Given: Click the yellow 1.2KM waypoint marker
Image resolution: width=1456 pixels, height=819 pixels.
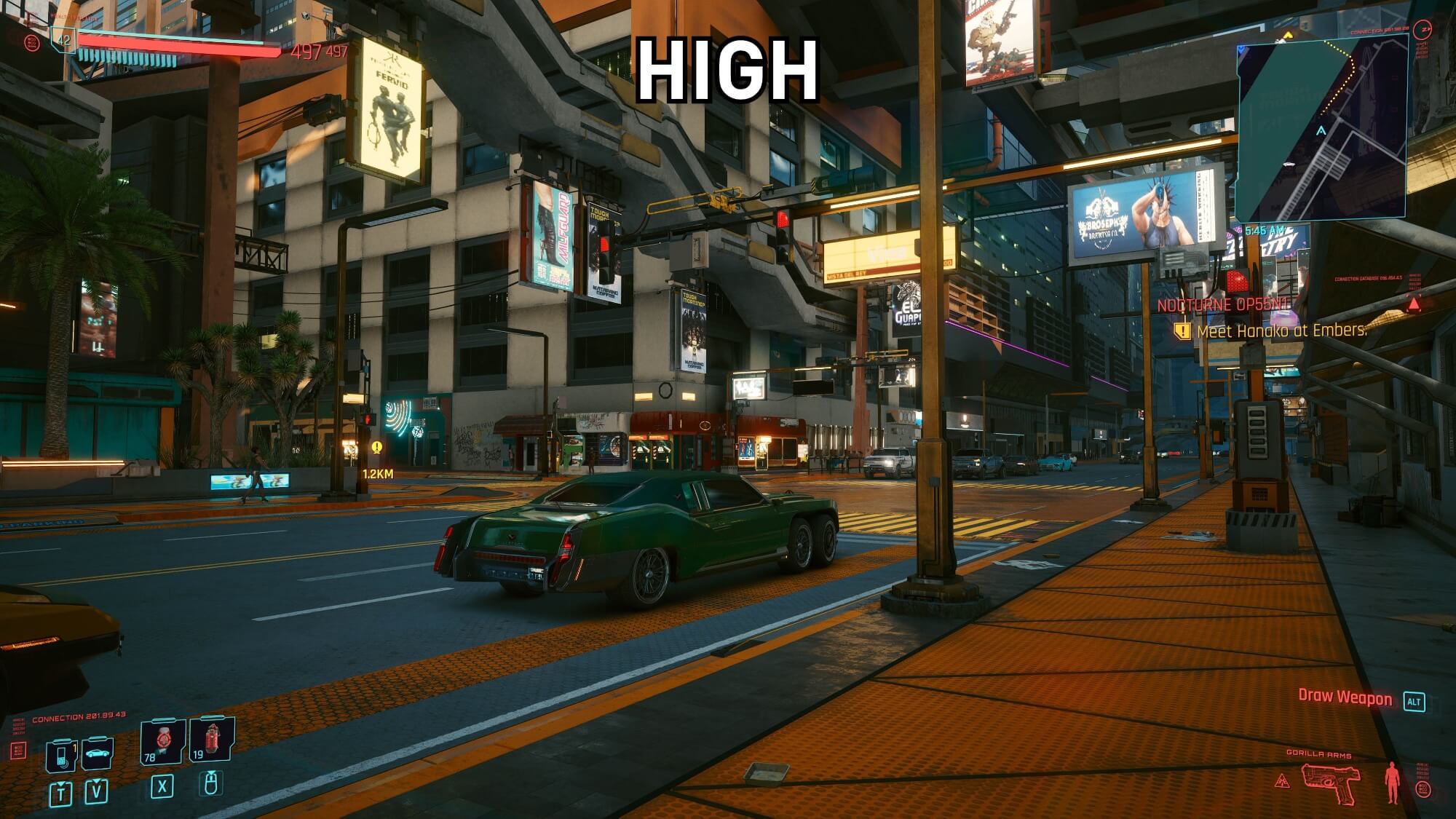Looking at the screenshot, I should 376,448.
